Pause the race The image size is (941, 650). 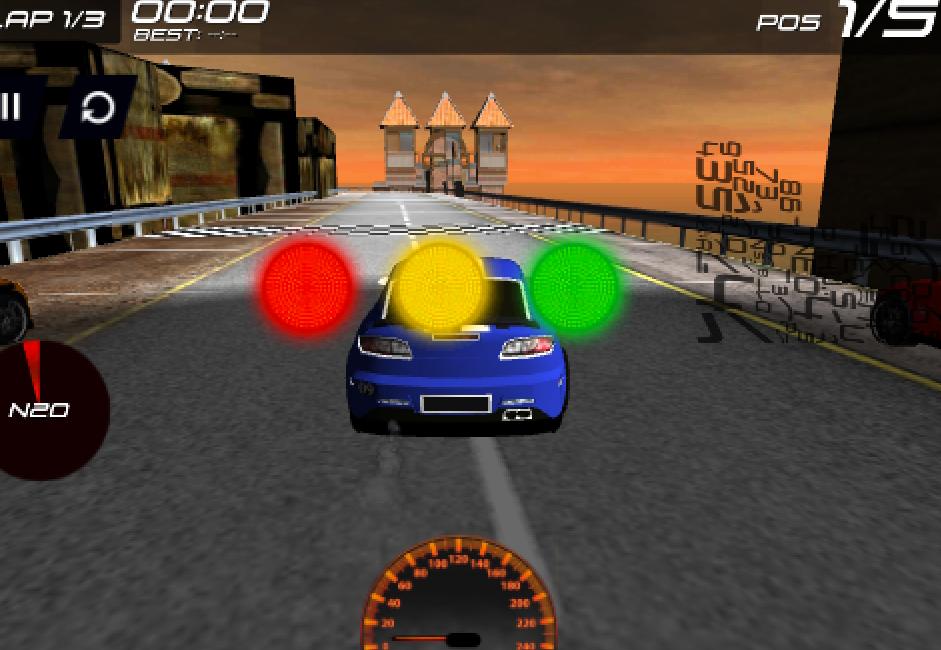[12, 106]
